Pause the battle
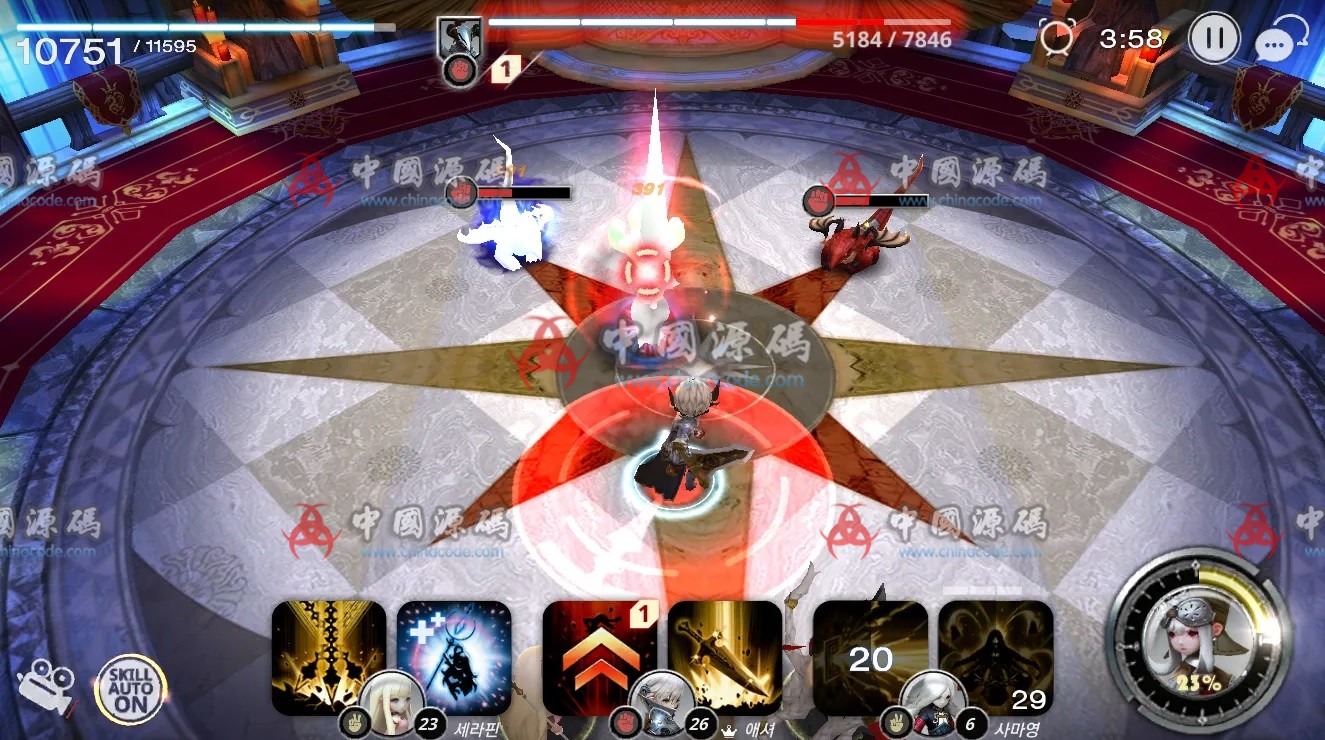The height and width of the screenshot is (740, 1325). (x=1214, y=40)
